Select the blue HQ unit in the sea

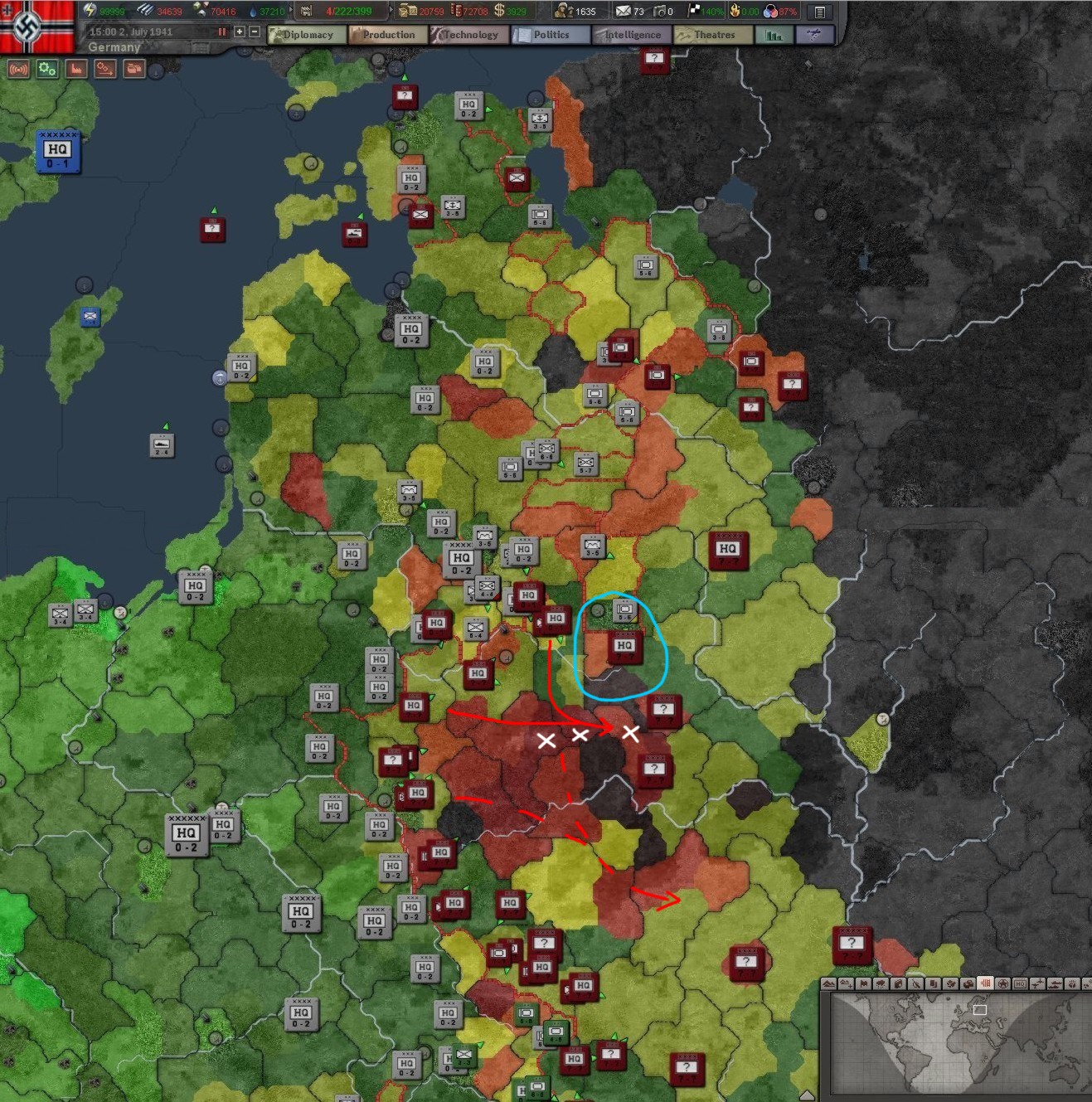coord(57,152)
